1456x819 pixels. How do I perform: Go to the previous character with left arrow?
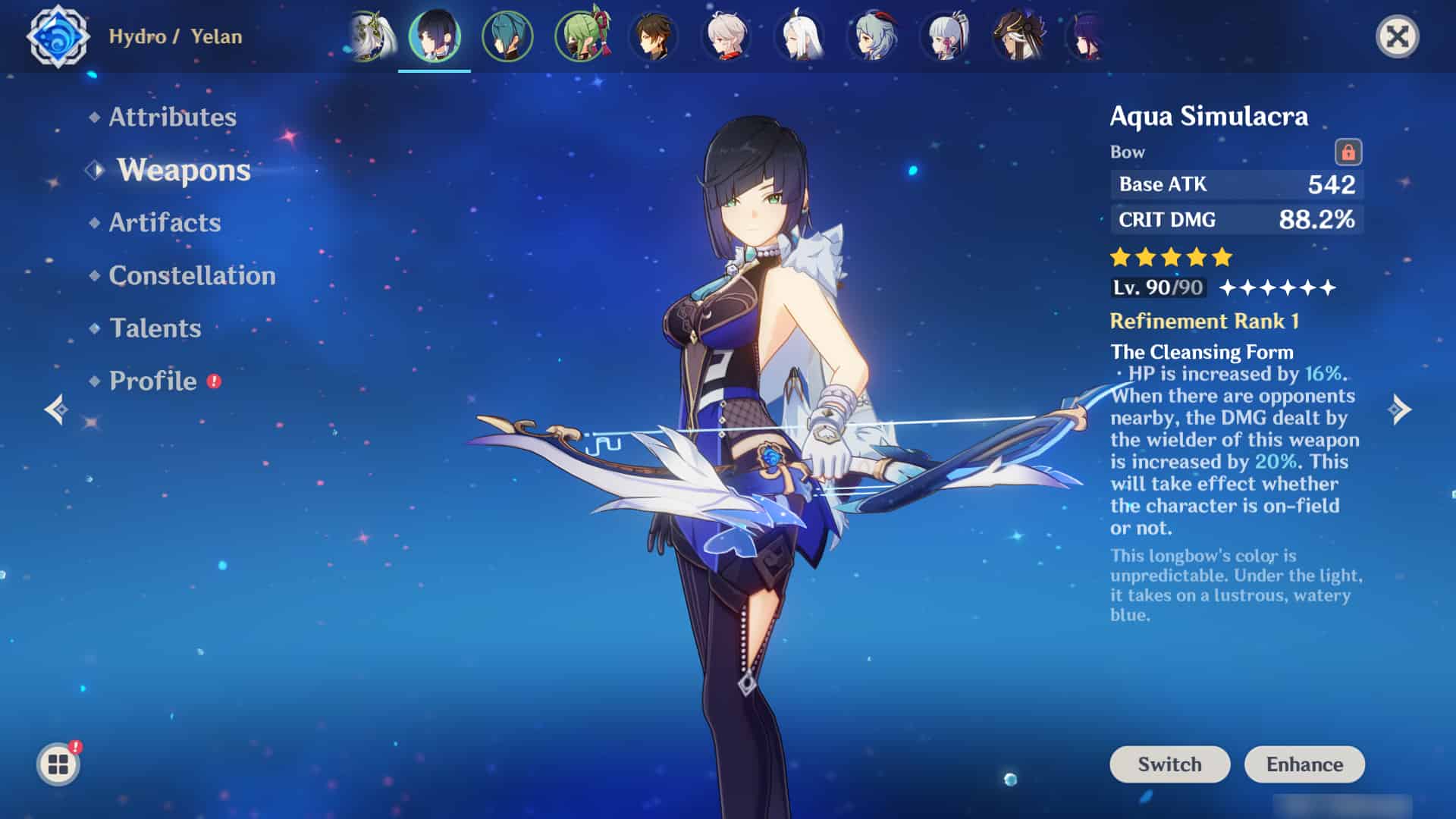pyautogui.click(x=56, y=409)
